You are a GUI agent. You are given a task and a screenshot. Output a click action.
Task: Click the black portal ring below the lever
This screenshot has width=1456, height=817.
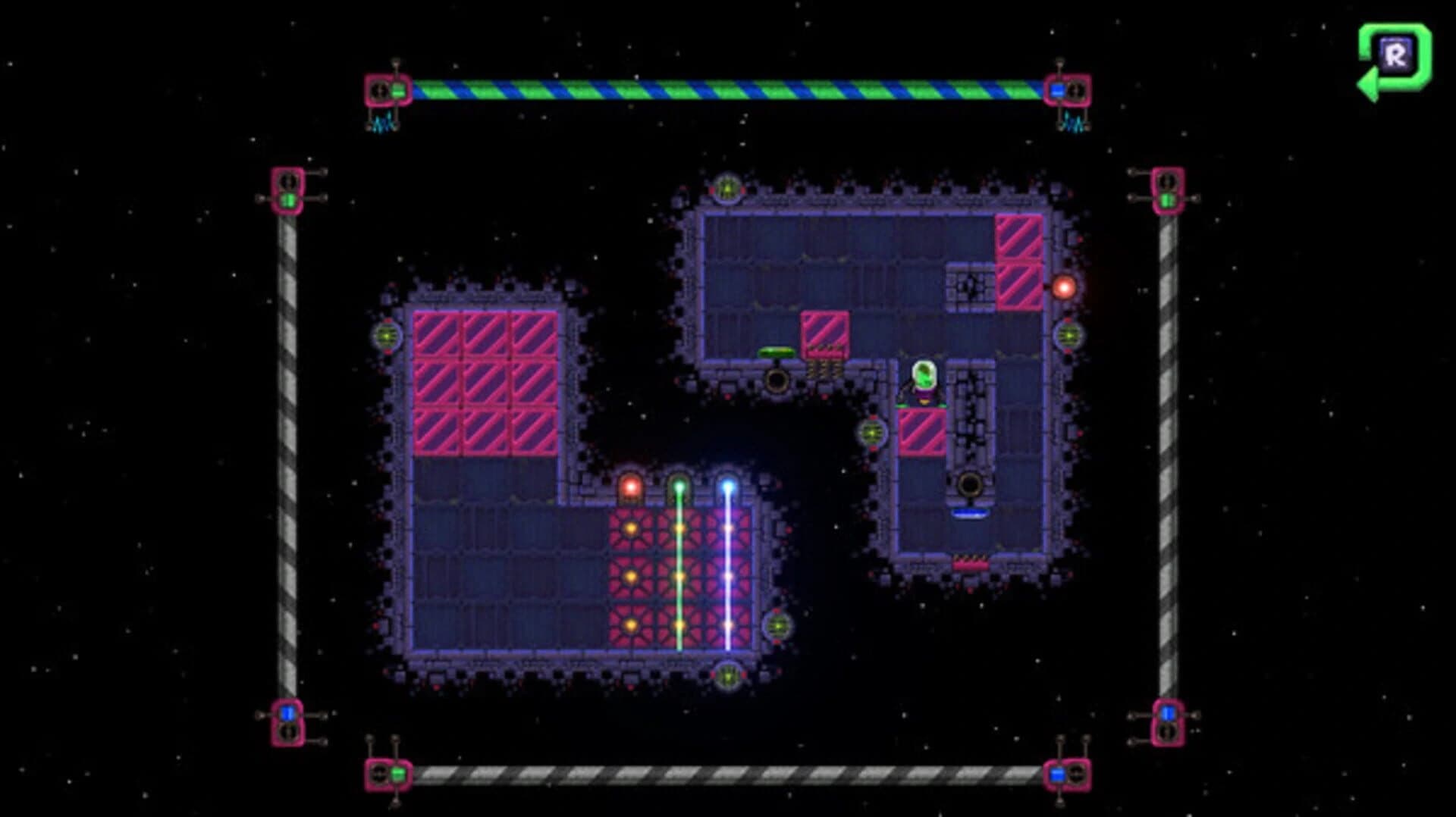coord(777,379)
